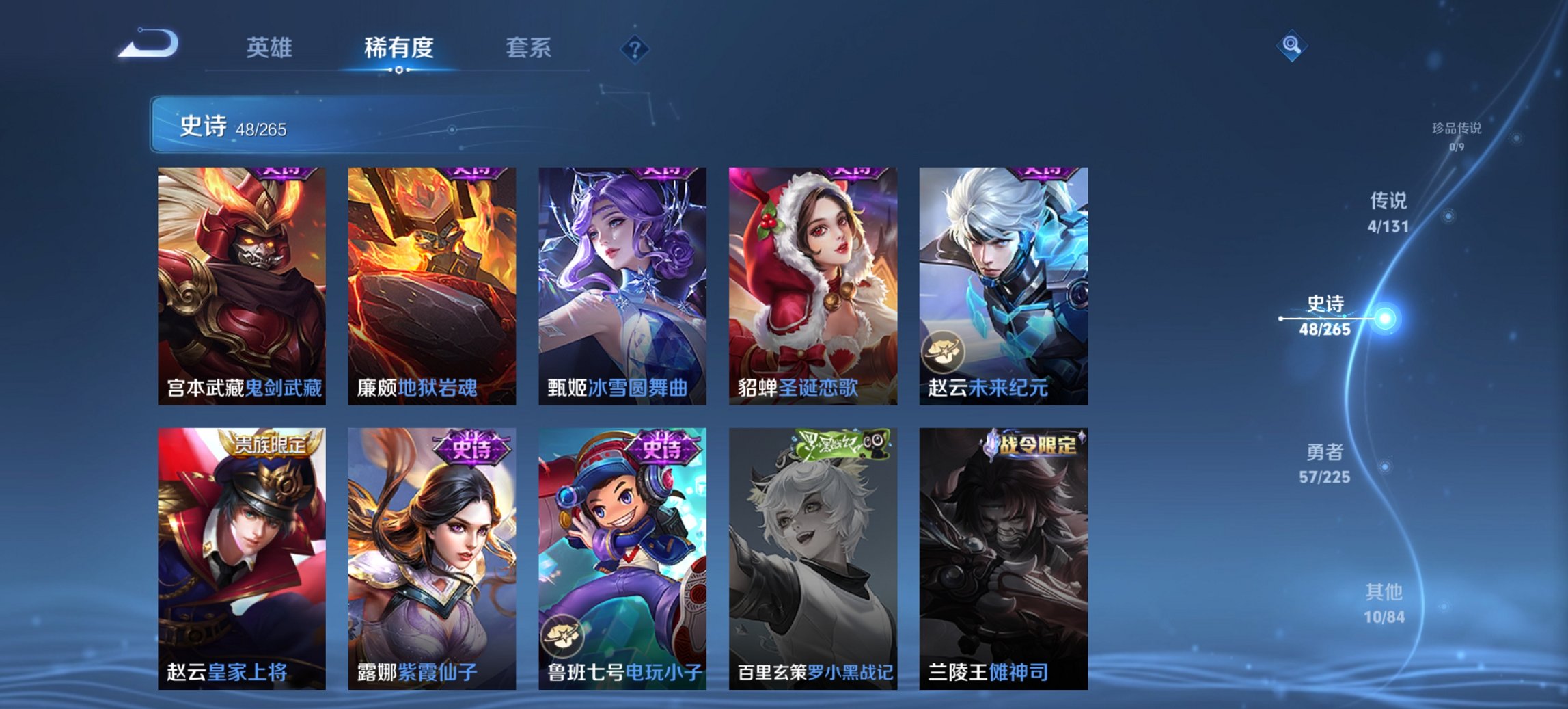Open the help question mark icon

click(635, 49)
